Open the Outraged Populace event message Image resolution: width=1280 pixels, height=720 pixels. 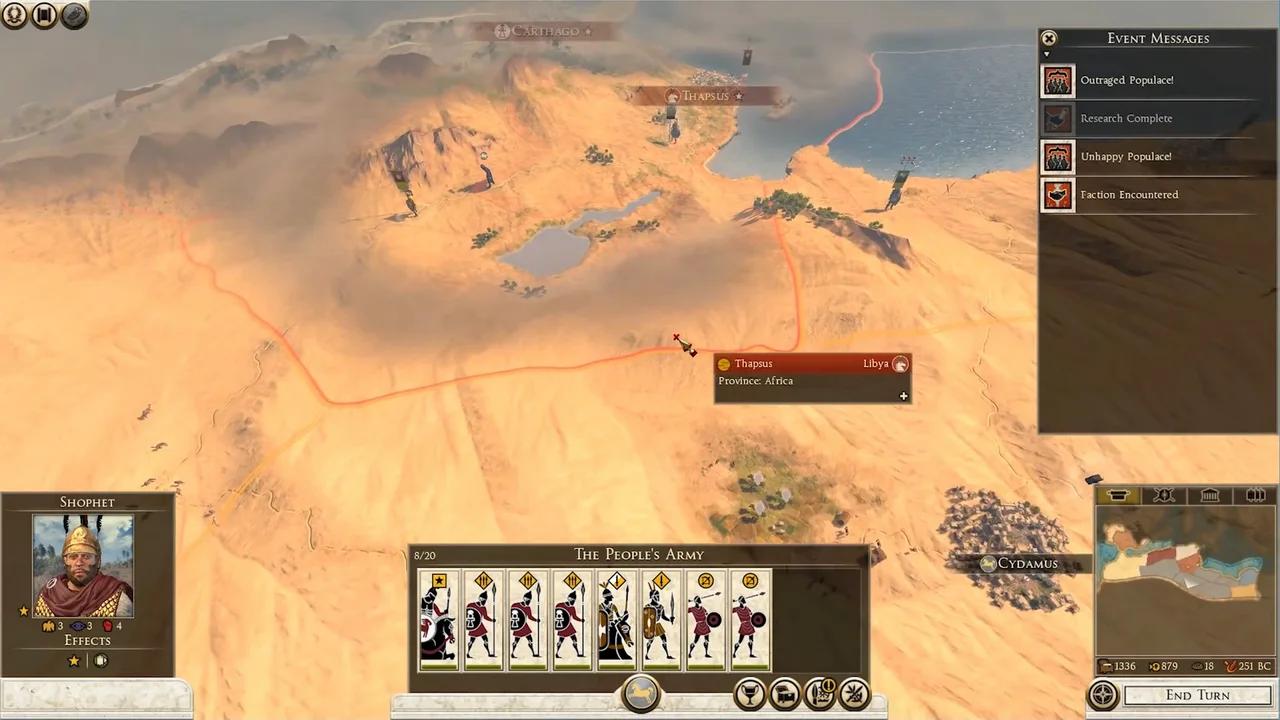click(x=1127, y=80)
